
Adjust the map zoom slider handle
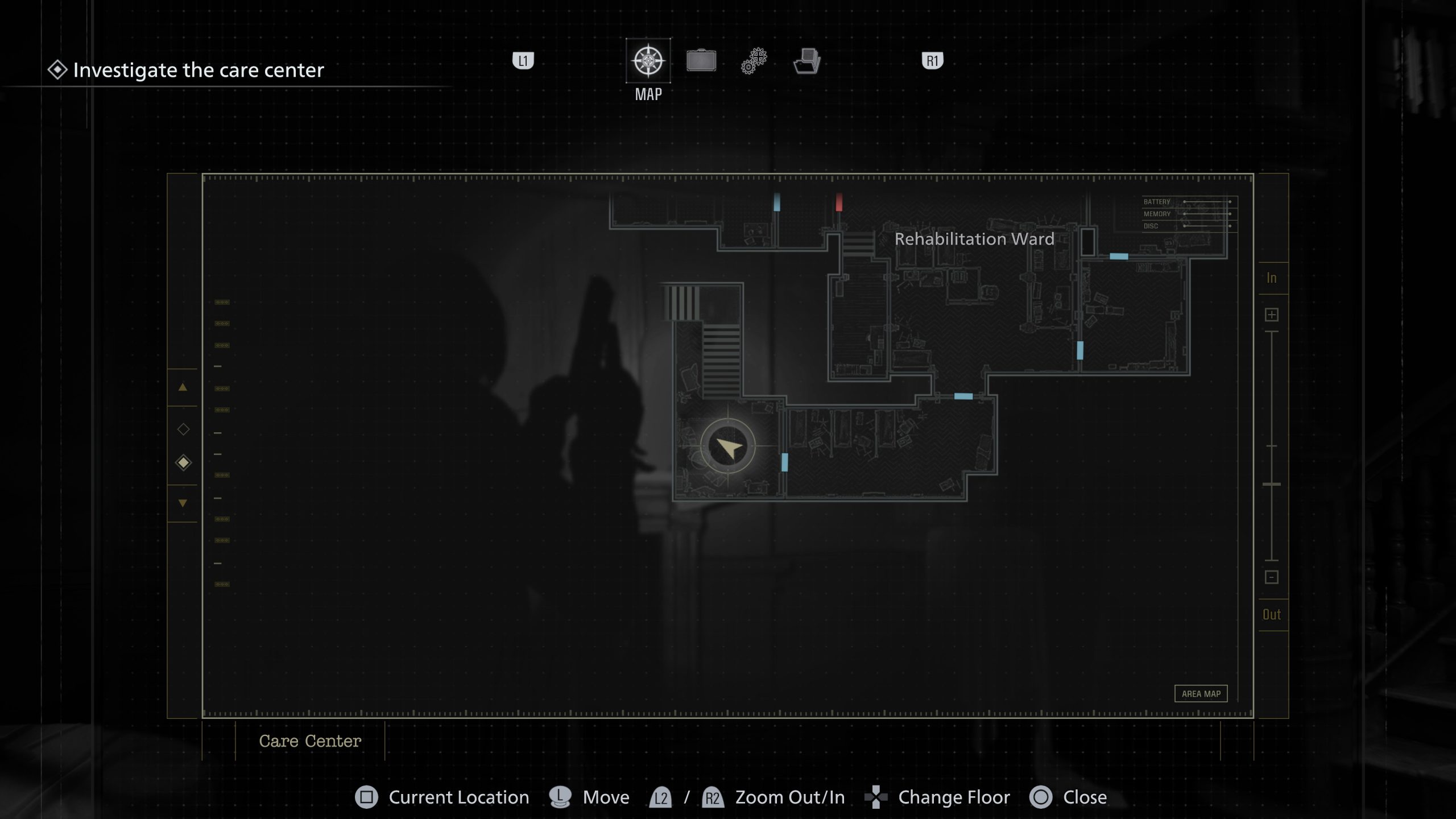[1272, 484]
